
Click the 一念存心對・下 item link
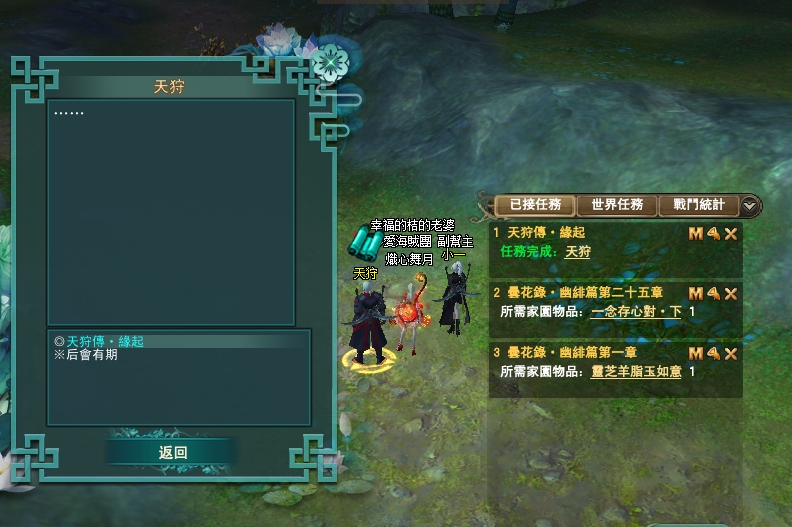pos(636,312)
